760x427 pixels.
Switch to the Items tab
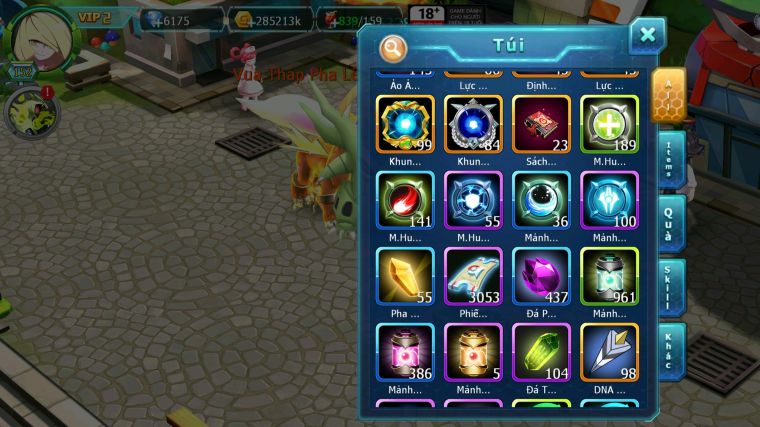pyautogui.click(x=669, y=158)
